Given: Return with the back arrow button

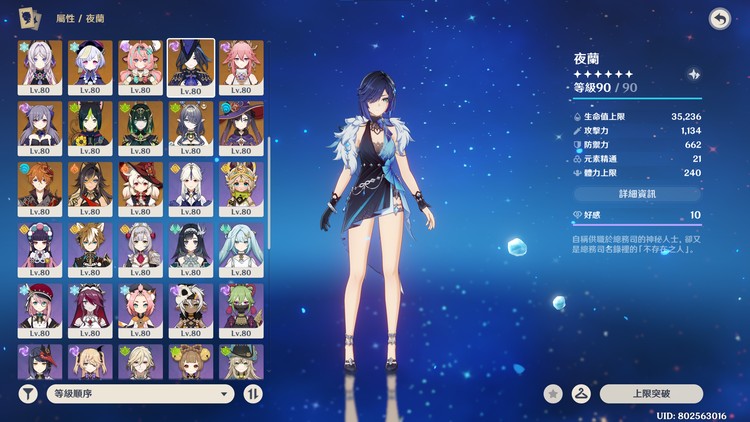Looking at the screenshot, I should point(718,18).
